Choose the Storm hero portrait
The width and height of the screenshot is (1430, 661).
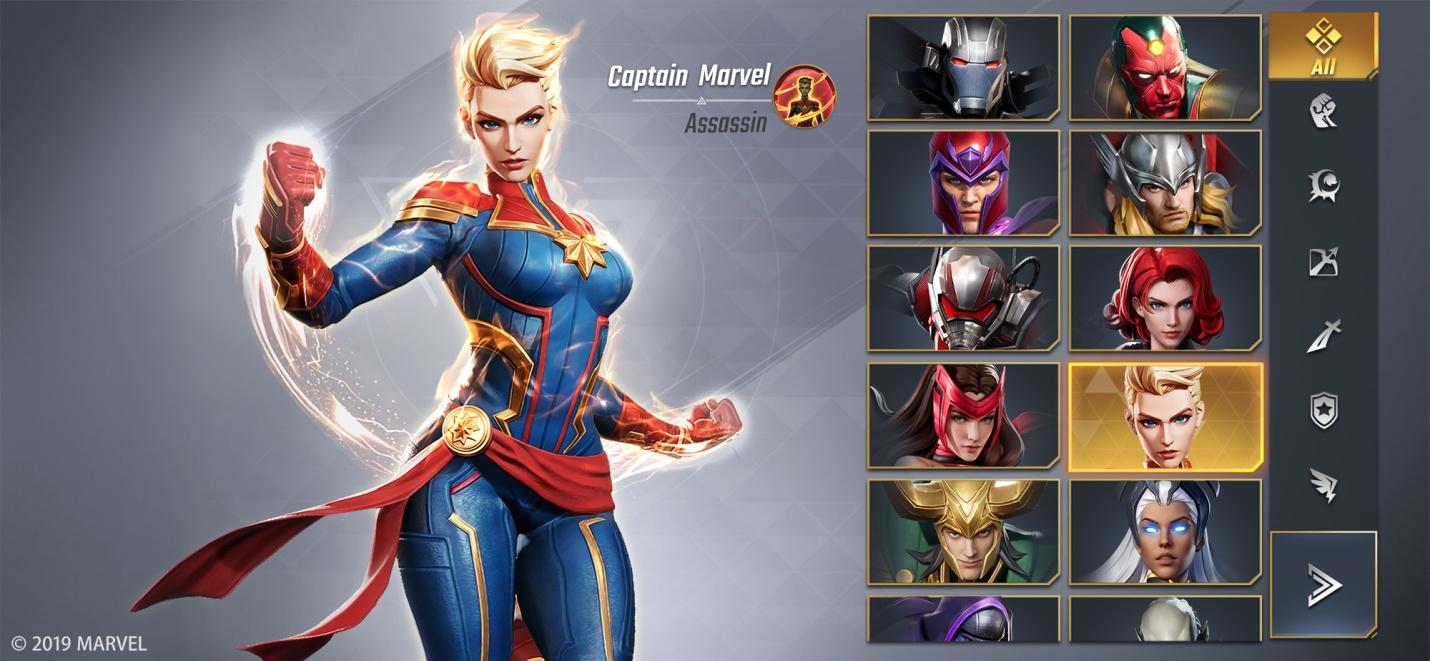pos(1165,532)
